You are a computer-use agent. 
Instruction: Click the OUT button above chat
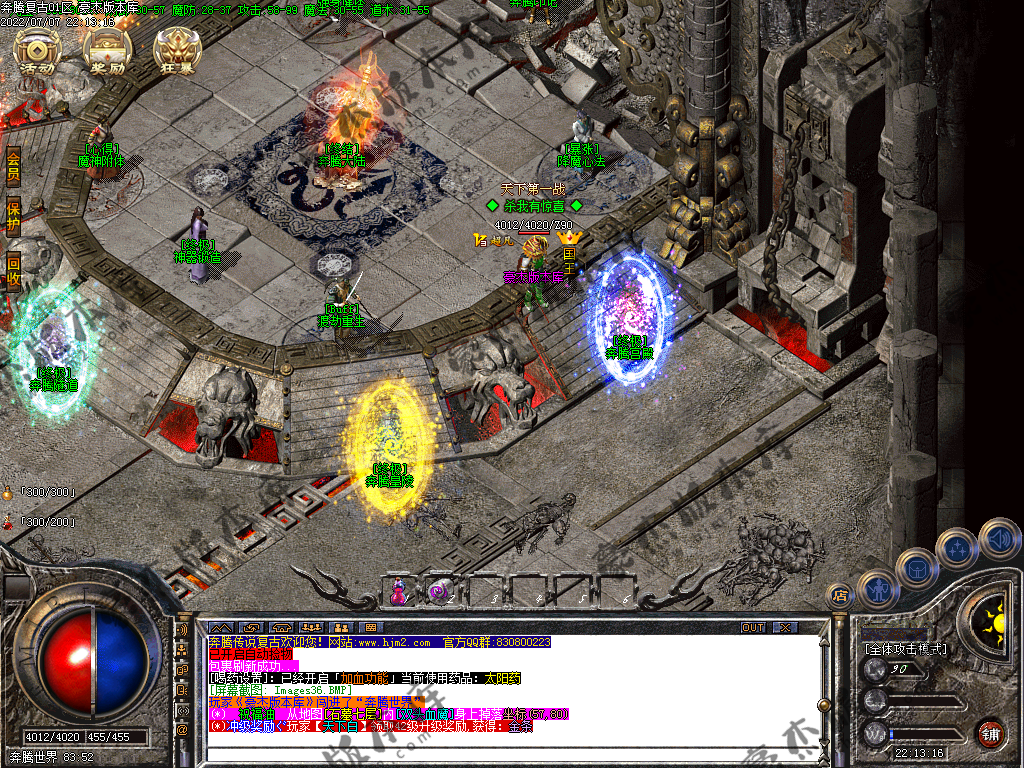point(753,627)
